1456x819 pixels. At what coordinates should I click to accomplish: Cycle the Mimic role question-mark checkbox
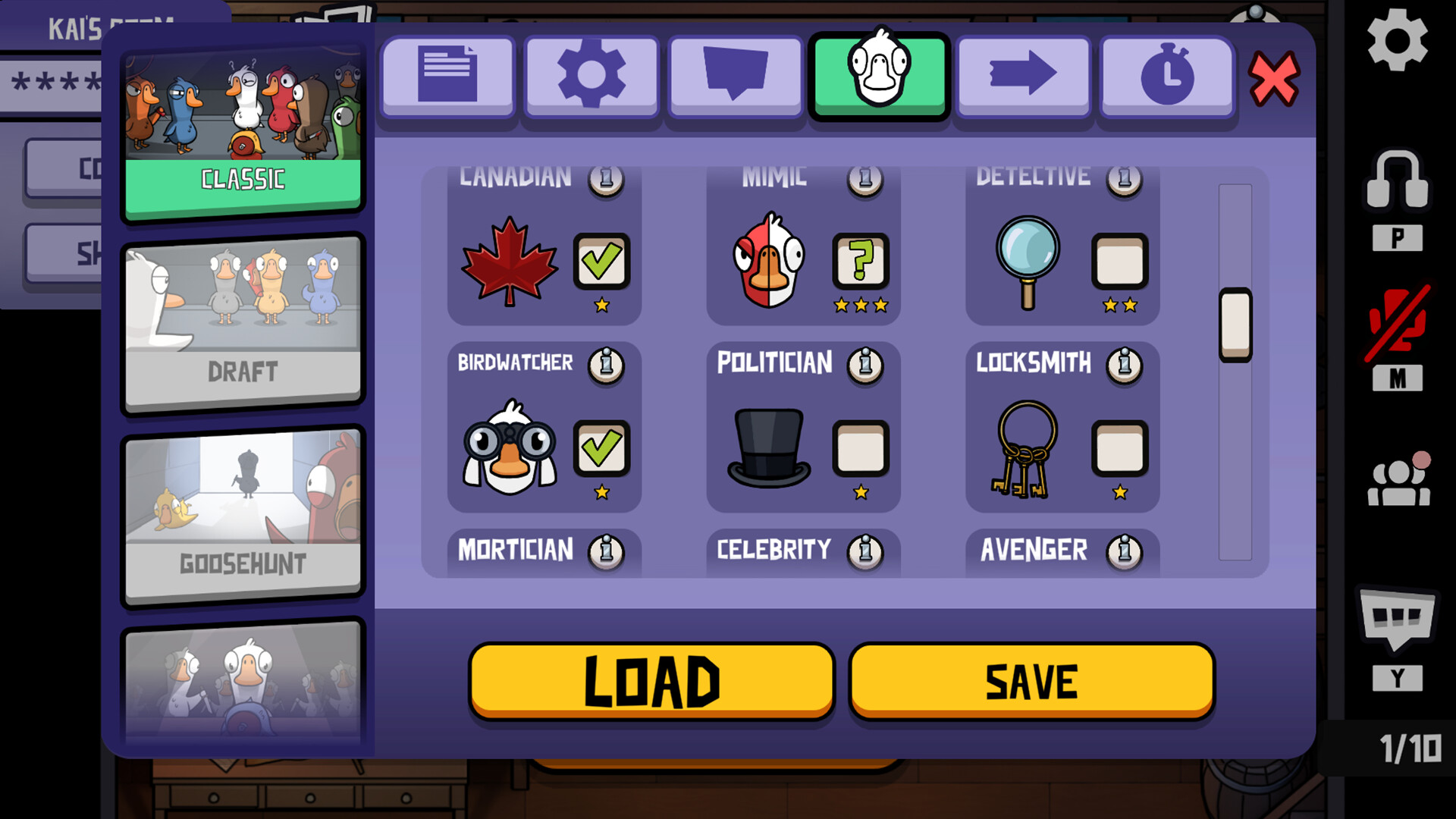point(861,260)
